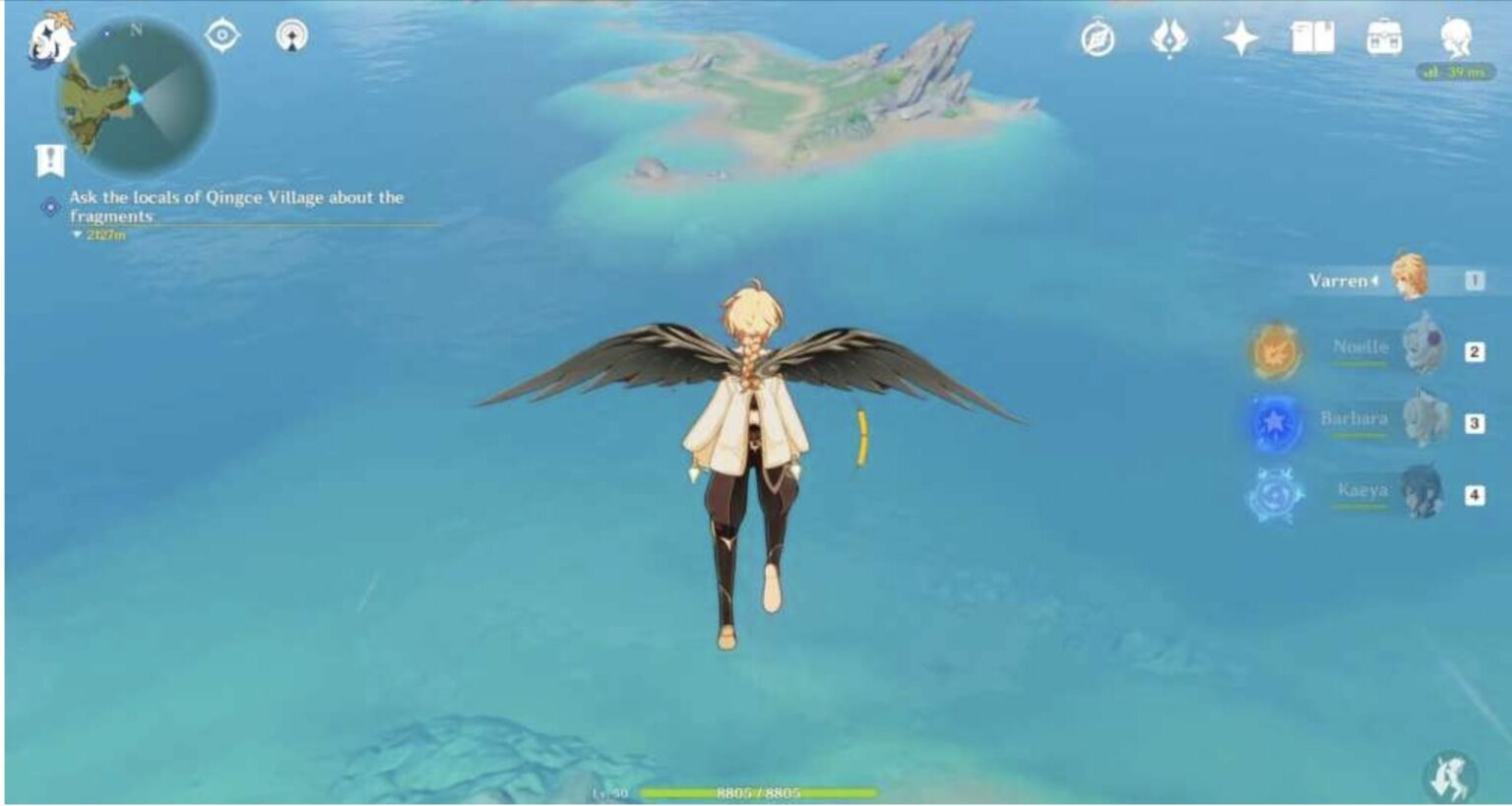The height and width of the screenshot is (806, 1512).
Task: Open the co-op mode icon
Action: [291, 36]
